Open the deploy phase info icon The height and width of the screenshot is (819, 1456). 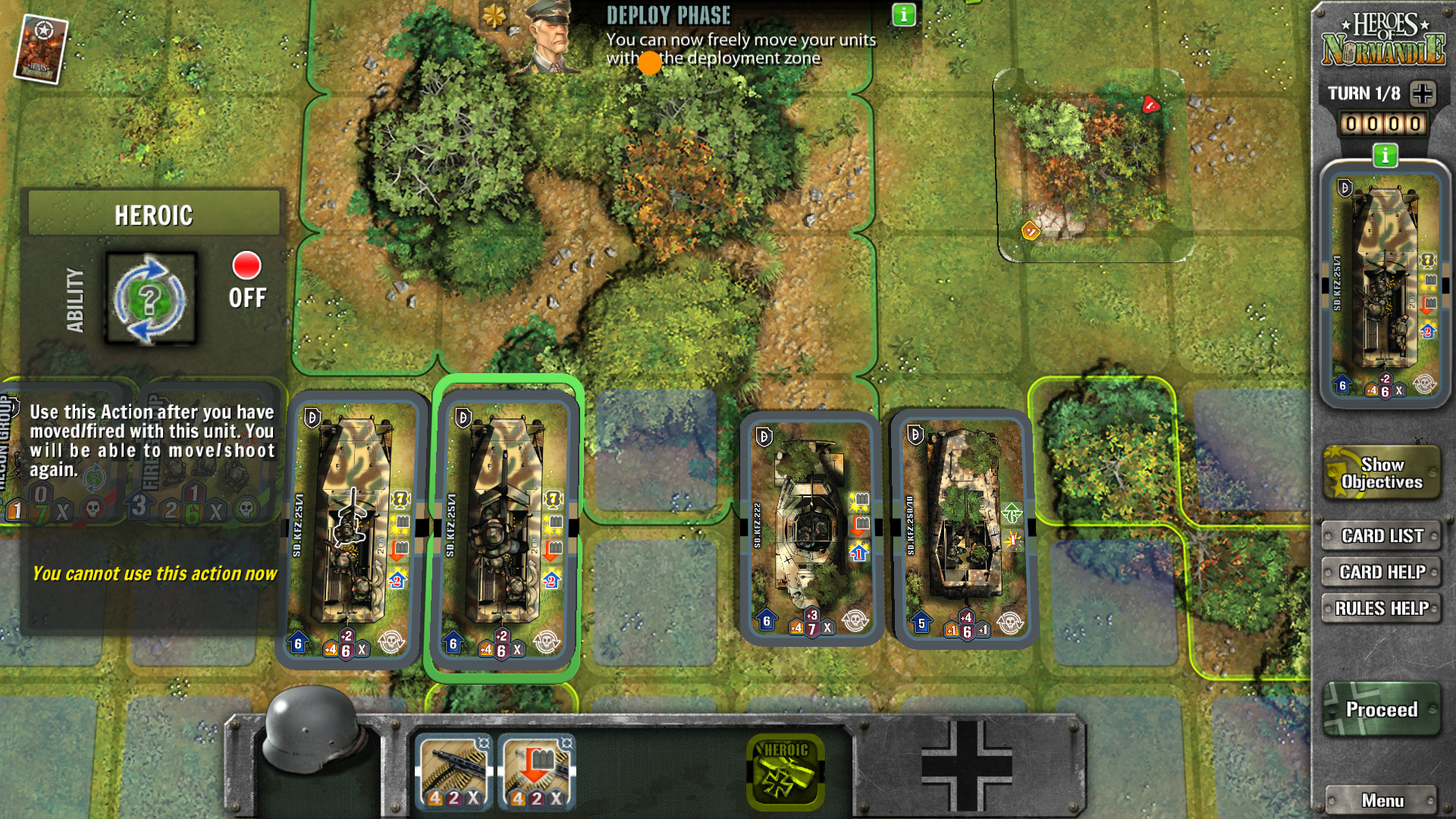(x=903, y=15)
